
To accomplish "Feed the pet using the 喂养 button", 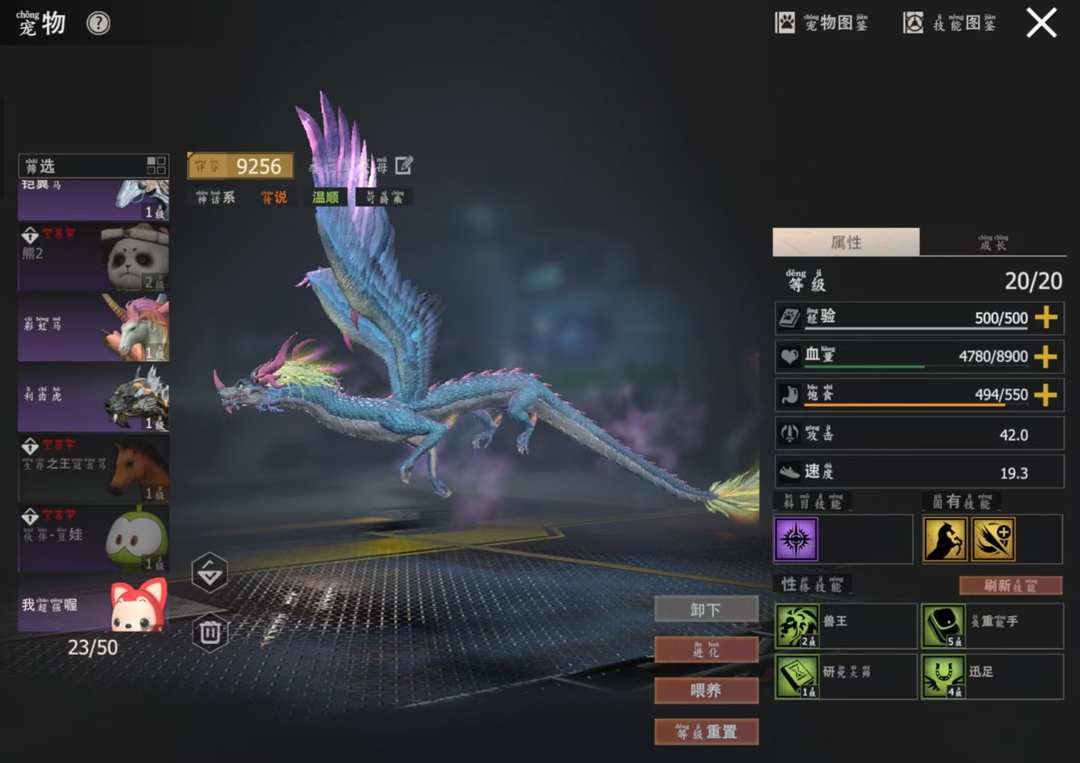I will click(x=706, y=690).
